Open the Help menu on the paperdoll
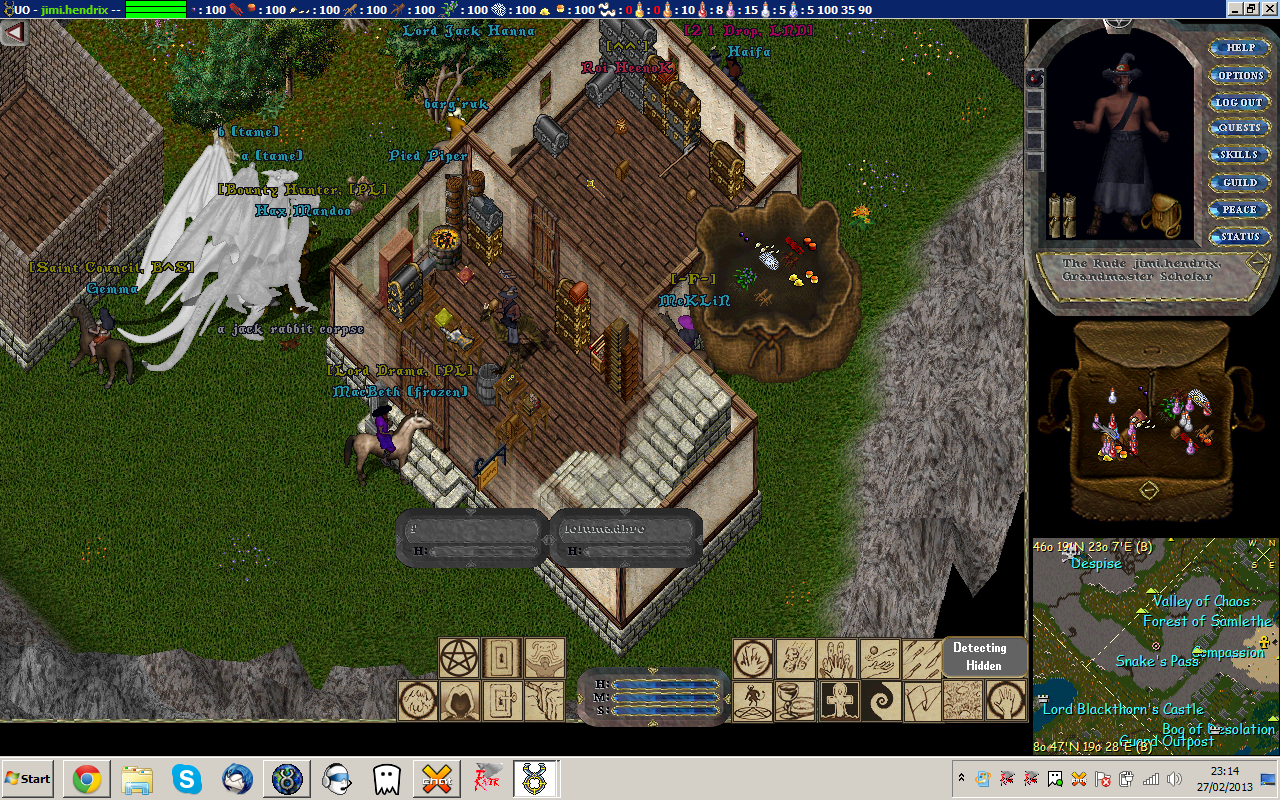1280x800 pixels. tap(1240, 48)
